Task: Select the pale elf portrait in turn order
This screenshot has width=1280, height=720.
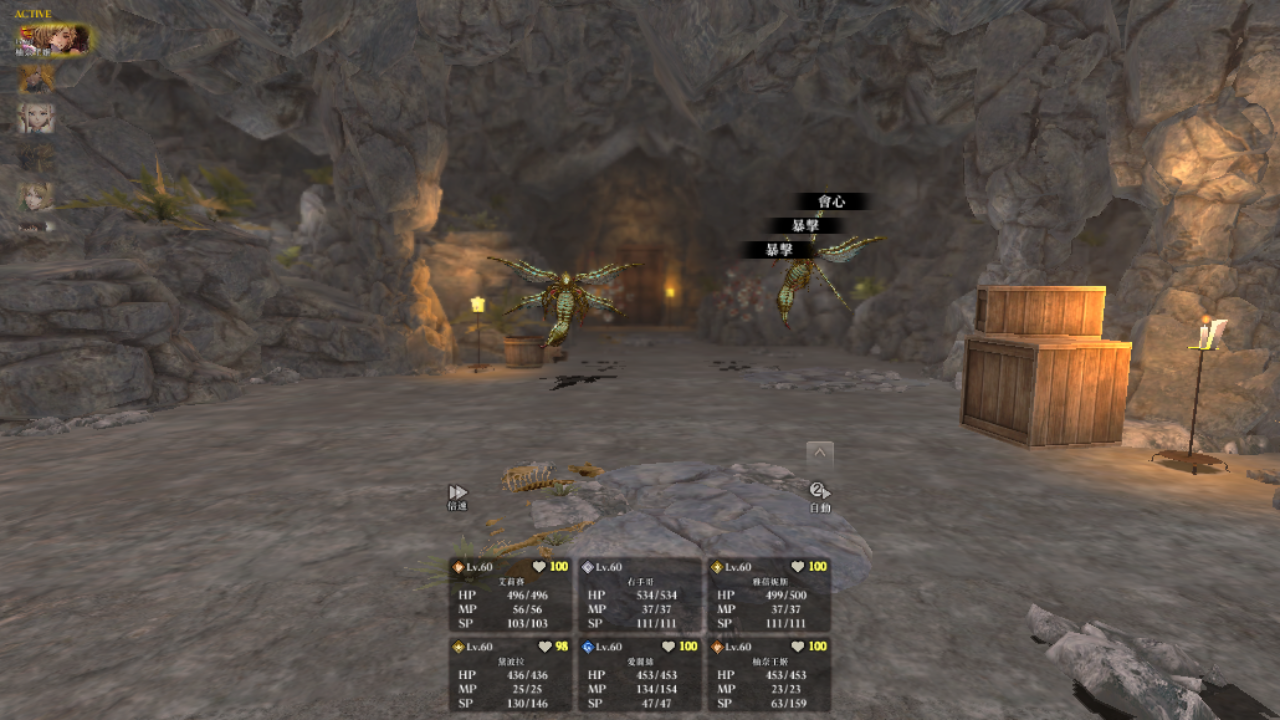Action: tap(36, 118)
